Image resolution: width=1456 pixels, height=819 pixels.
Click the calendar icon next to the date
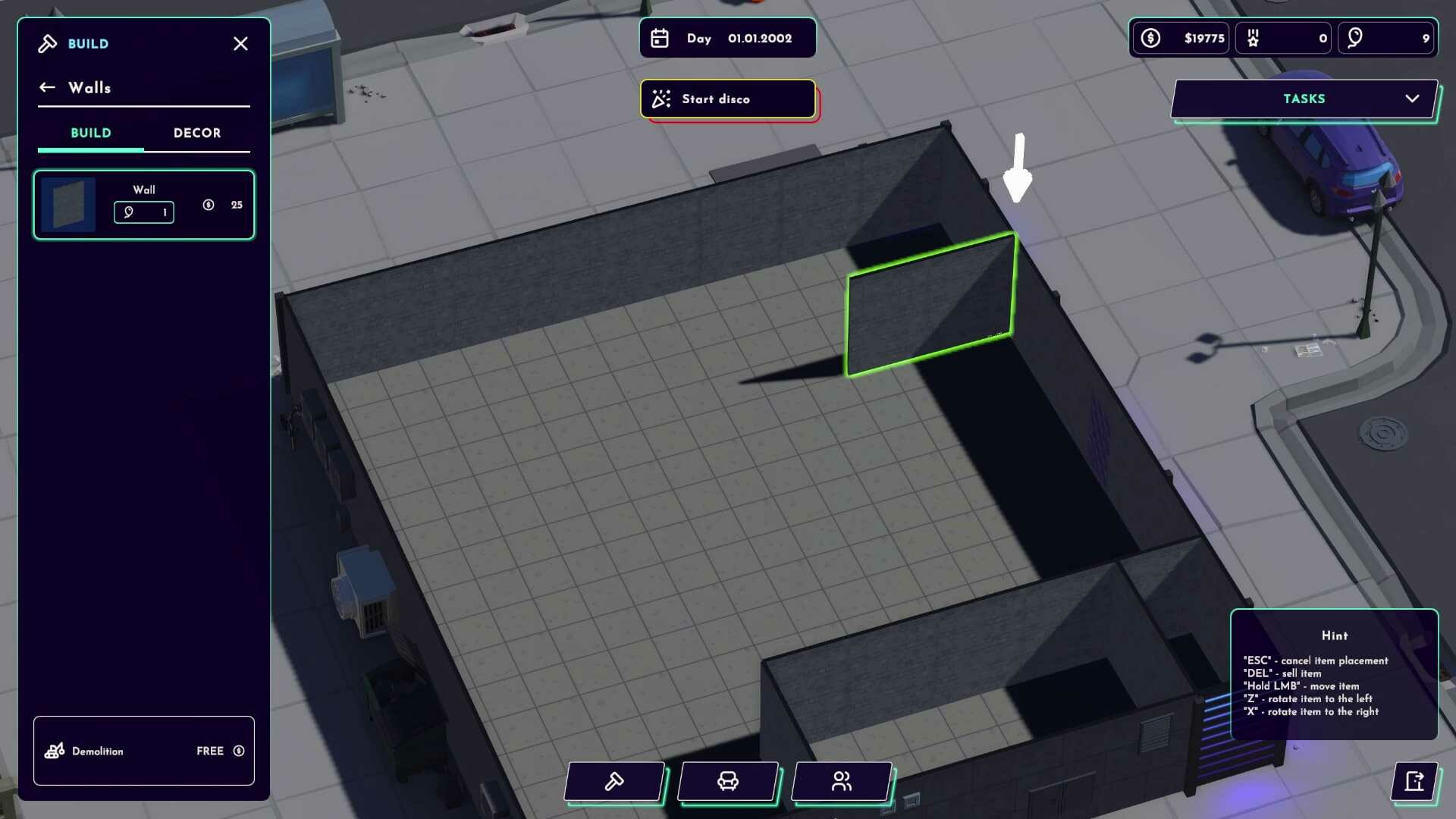[660, 38]
